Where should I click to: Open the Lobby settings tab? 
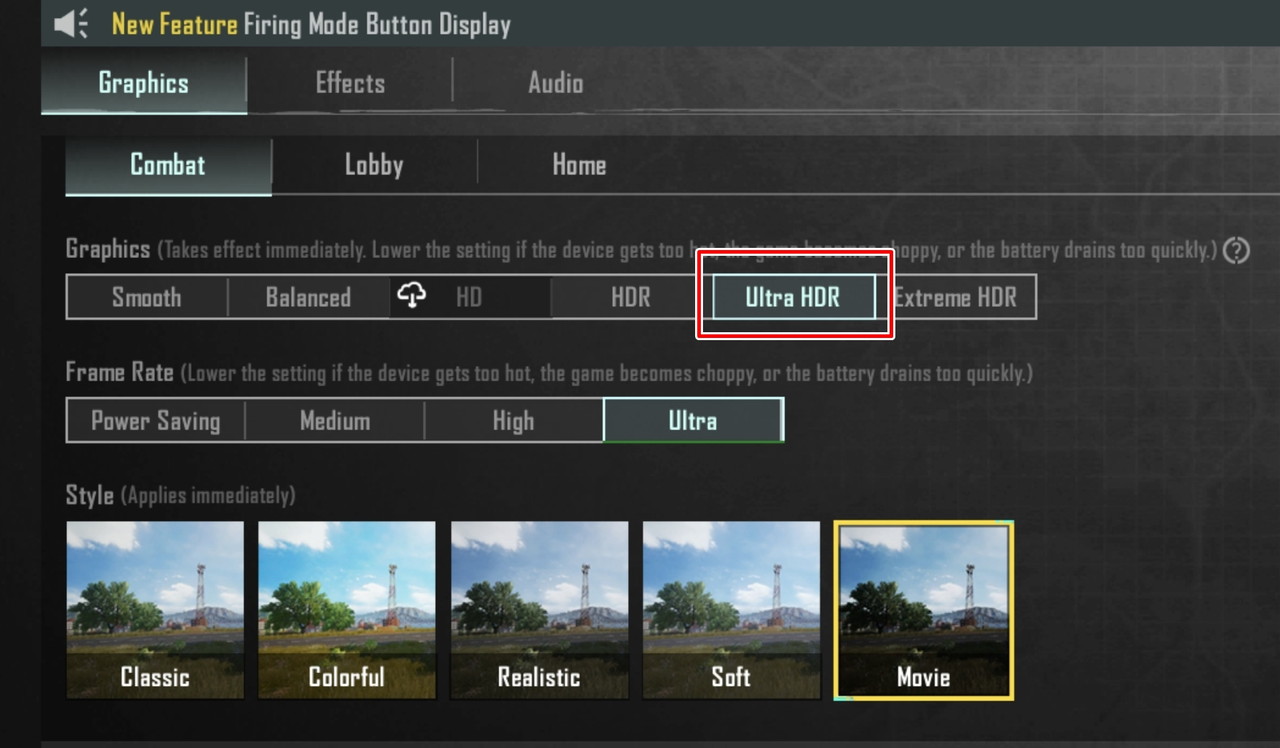click(x=373, y=164)
